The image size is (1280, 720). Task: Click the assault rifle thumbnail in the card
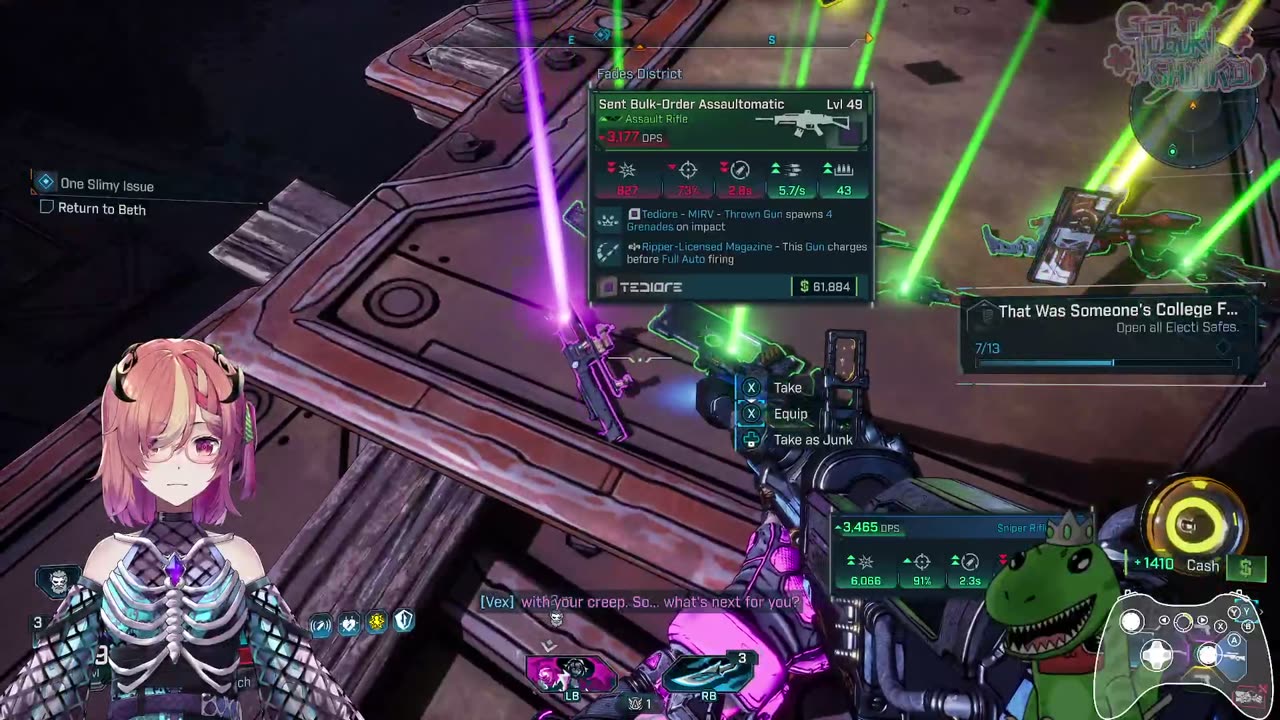click(807, 124)
